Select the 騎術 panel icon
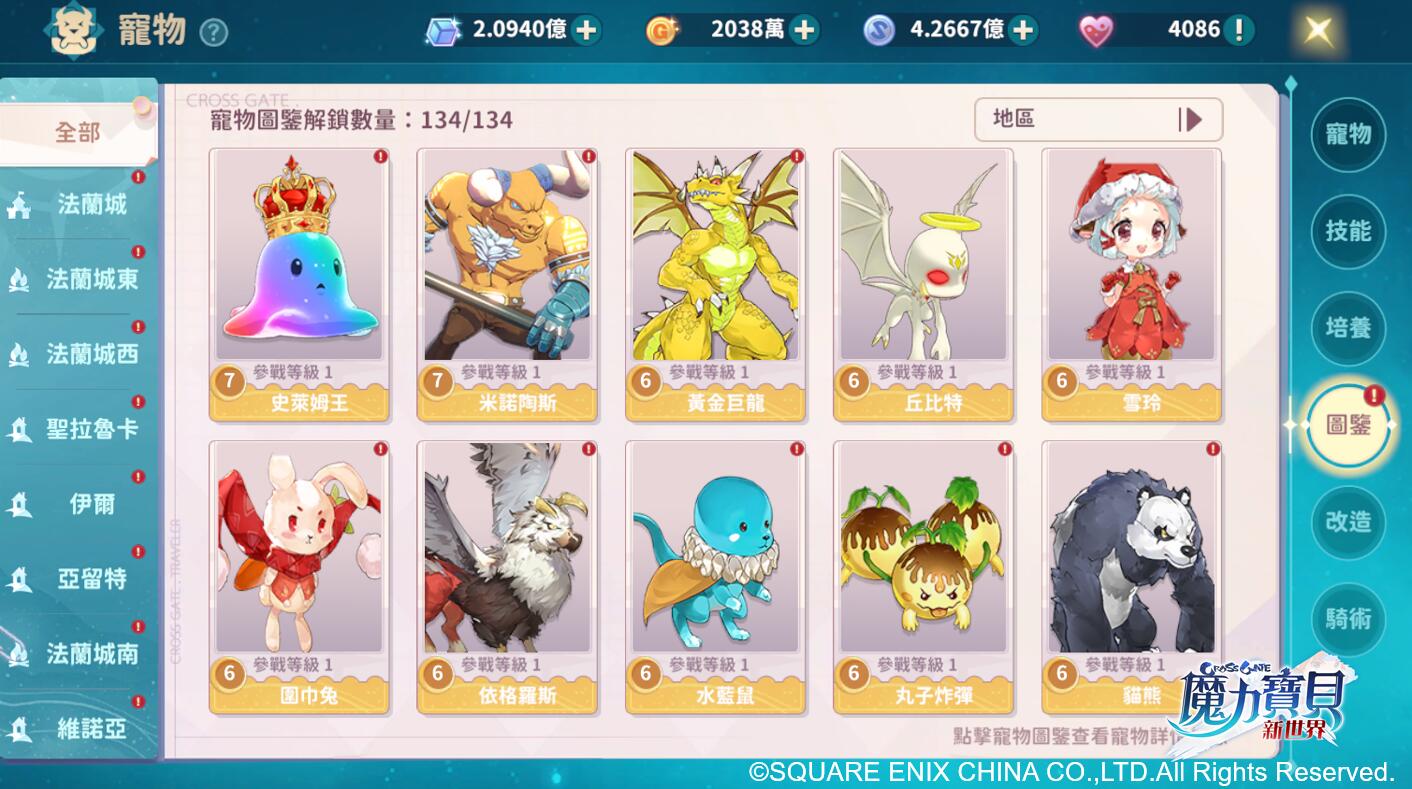This screenshot has height=789, width=1412. pyautogui.click(x=1348, y=619)
